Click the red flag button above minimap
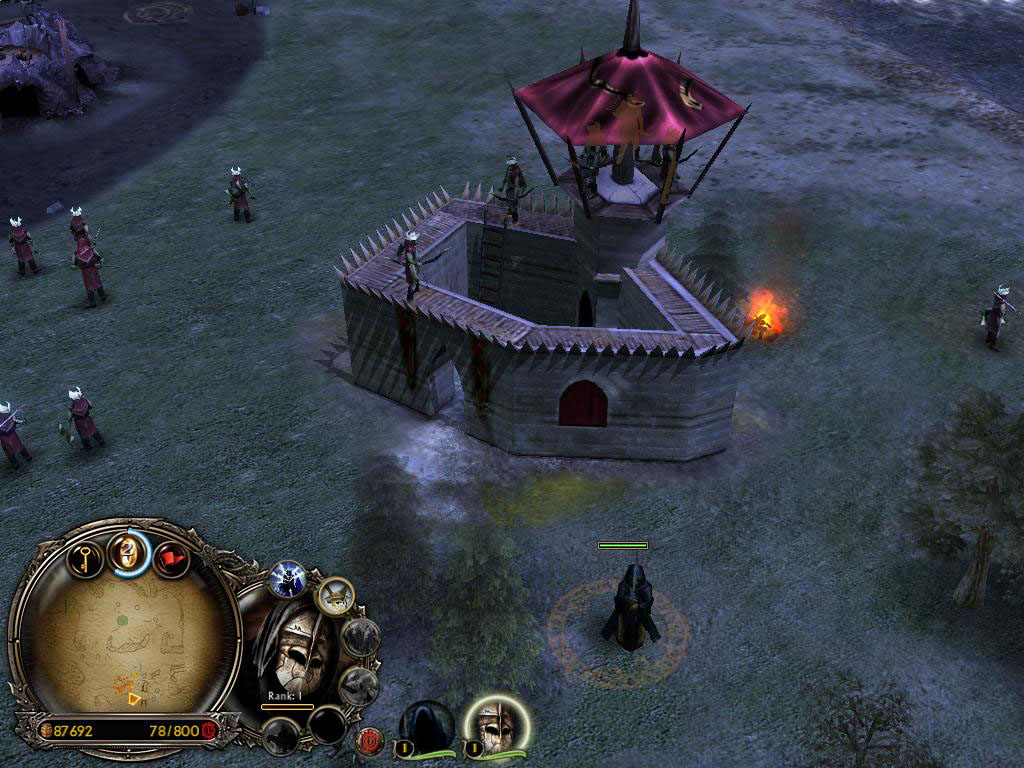1024x768 pixels. tap(171, 558)
